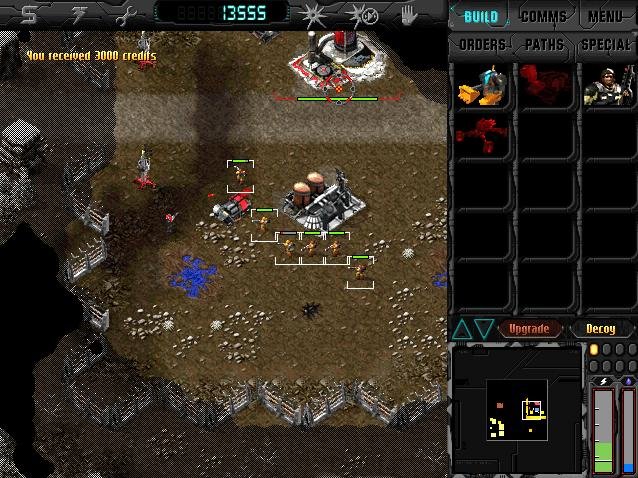Select the yellow construction rig build icon
638x478 pixels.
coord(480,87)
